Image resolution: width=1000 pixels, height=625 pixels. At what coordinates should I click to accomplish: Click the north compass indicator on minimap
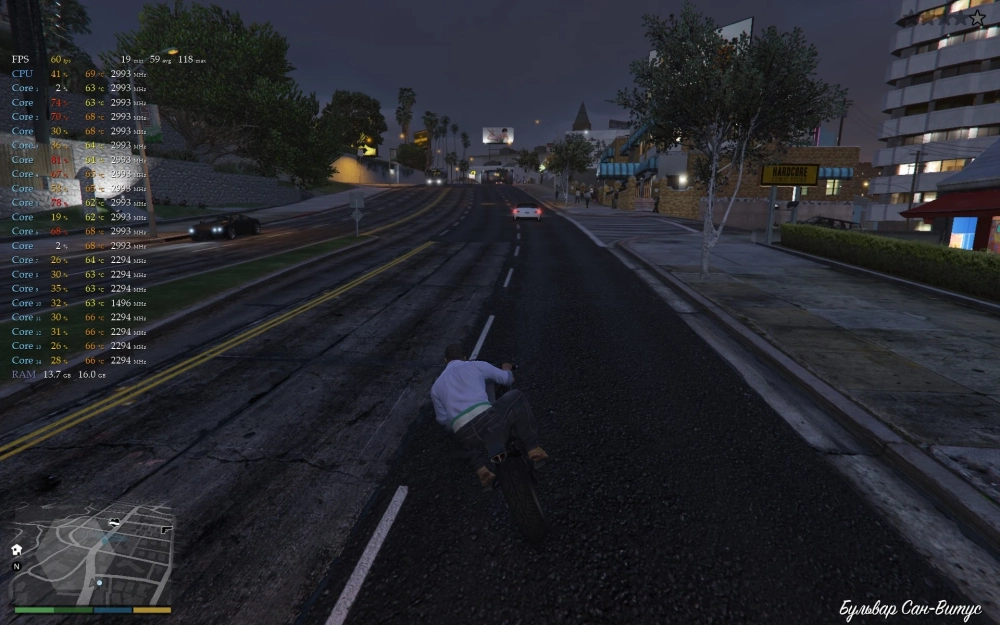(x=16, y=566)
